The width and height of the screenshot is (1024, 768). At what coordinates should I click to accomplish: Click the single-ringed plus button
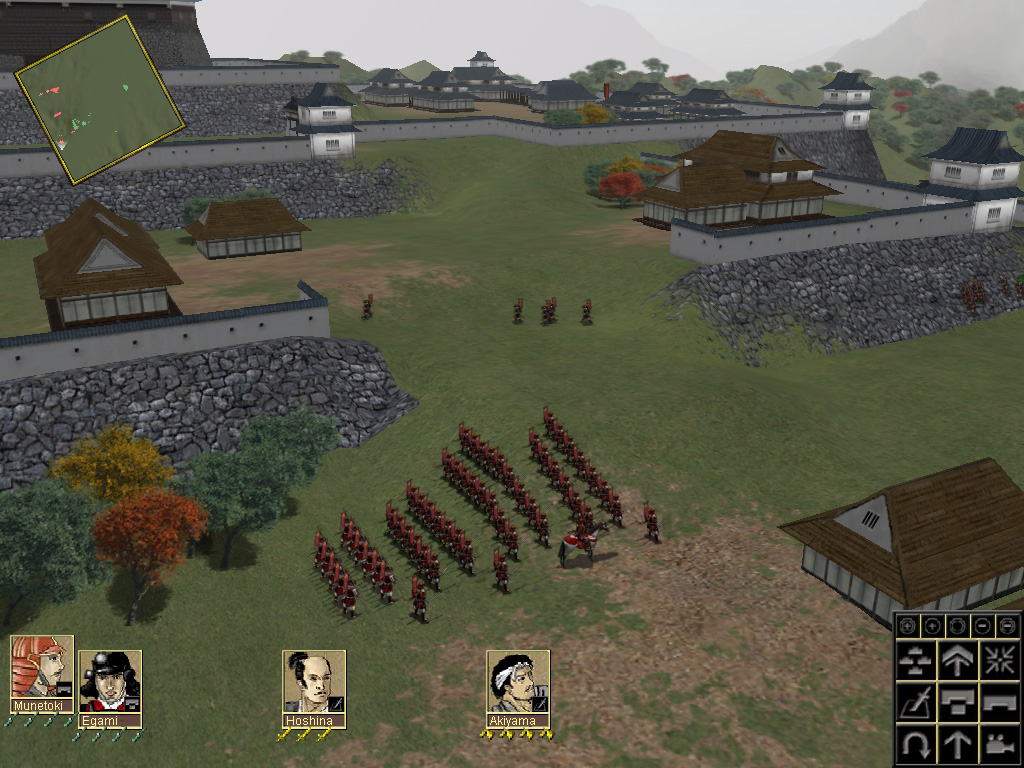tap(933, 626)
